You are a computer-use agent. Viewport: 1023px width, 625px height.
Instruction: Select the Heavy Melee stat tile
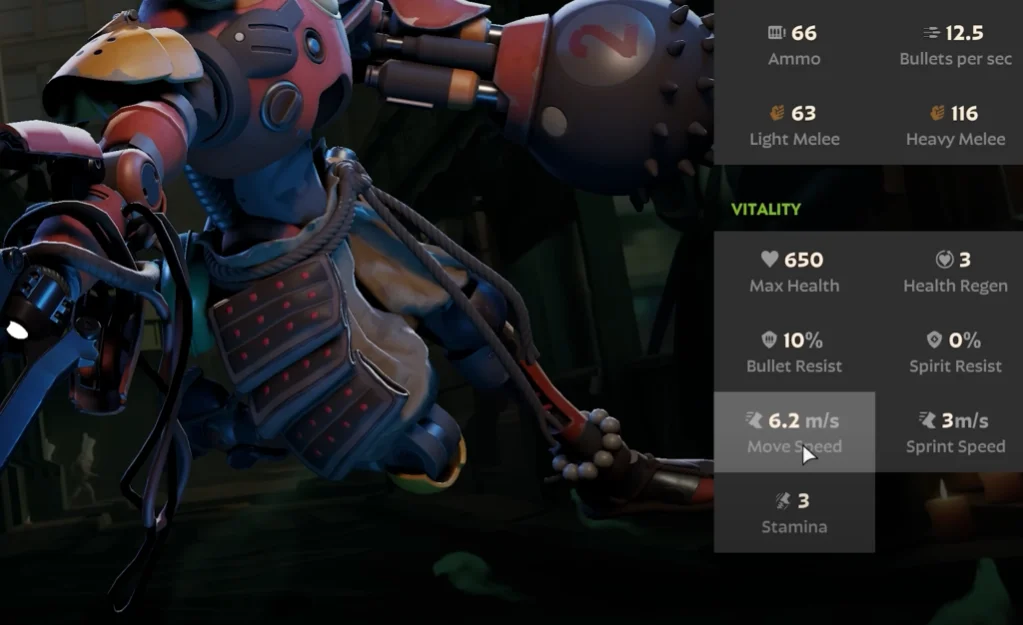coord(955,125)
